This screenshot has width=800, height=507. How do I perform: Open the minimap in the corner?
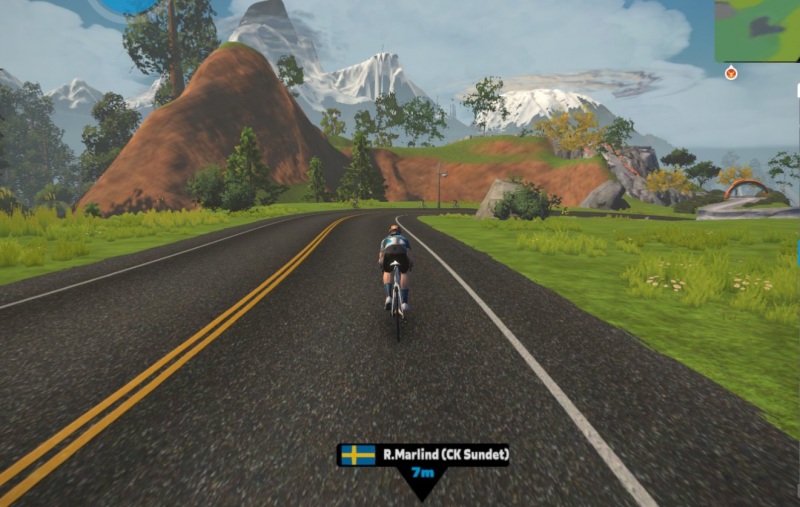tap(758, 30)
